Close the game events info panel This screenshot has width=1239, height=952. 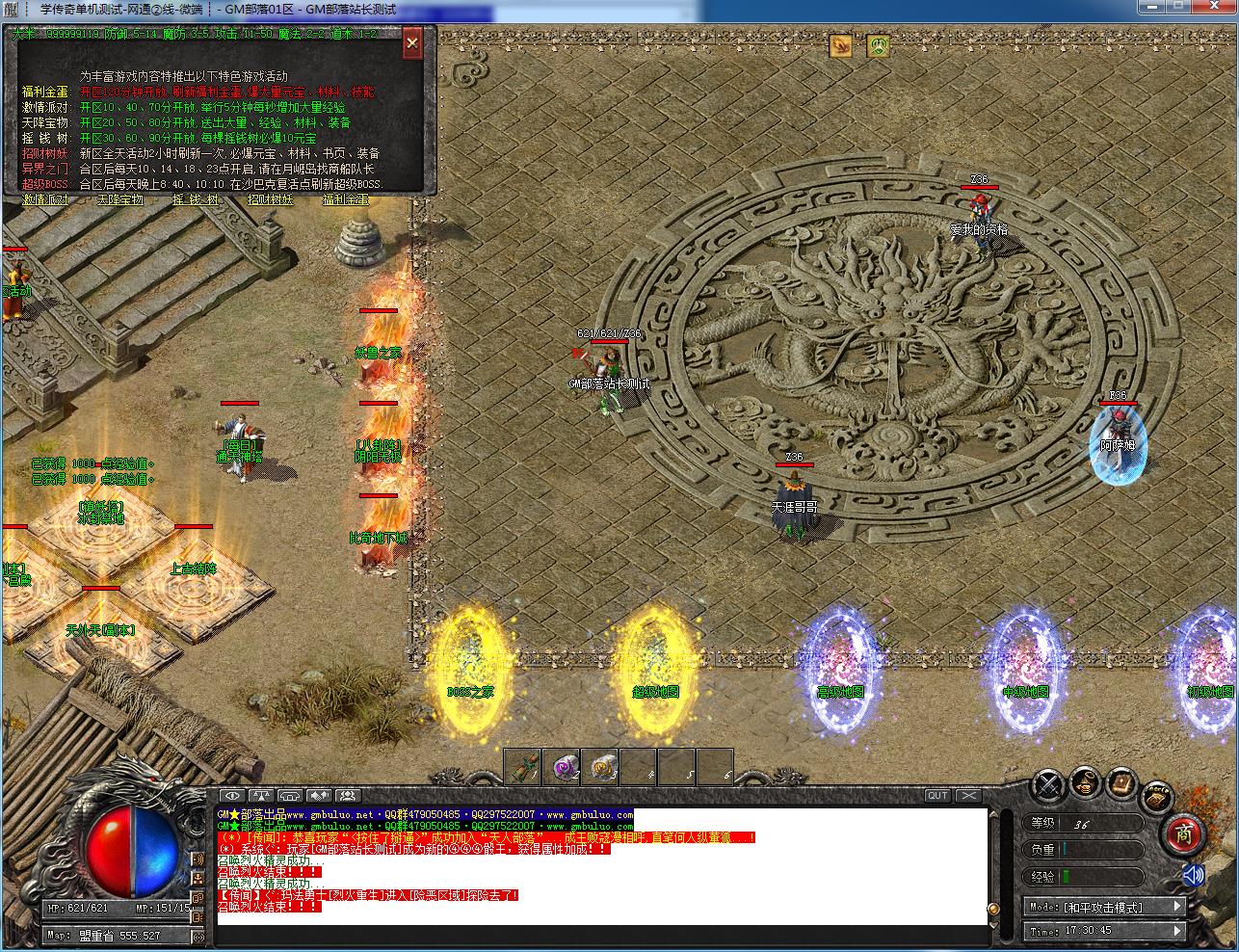click(x=411, y=43)
